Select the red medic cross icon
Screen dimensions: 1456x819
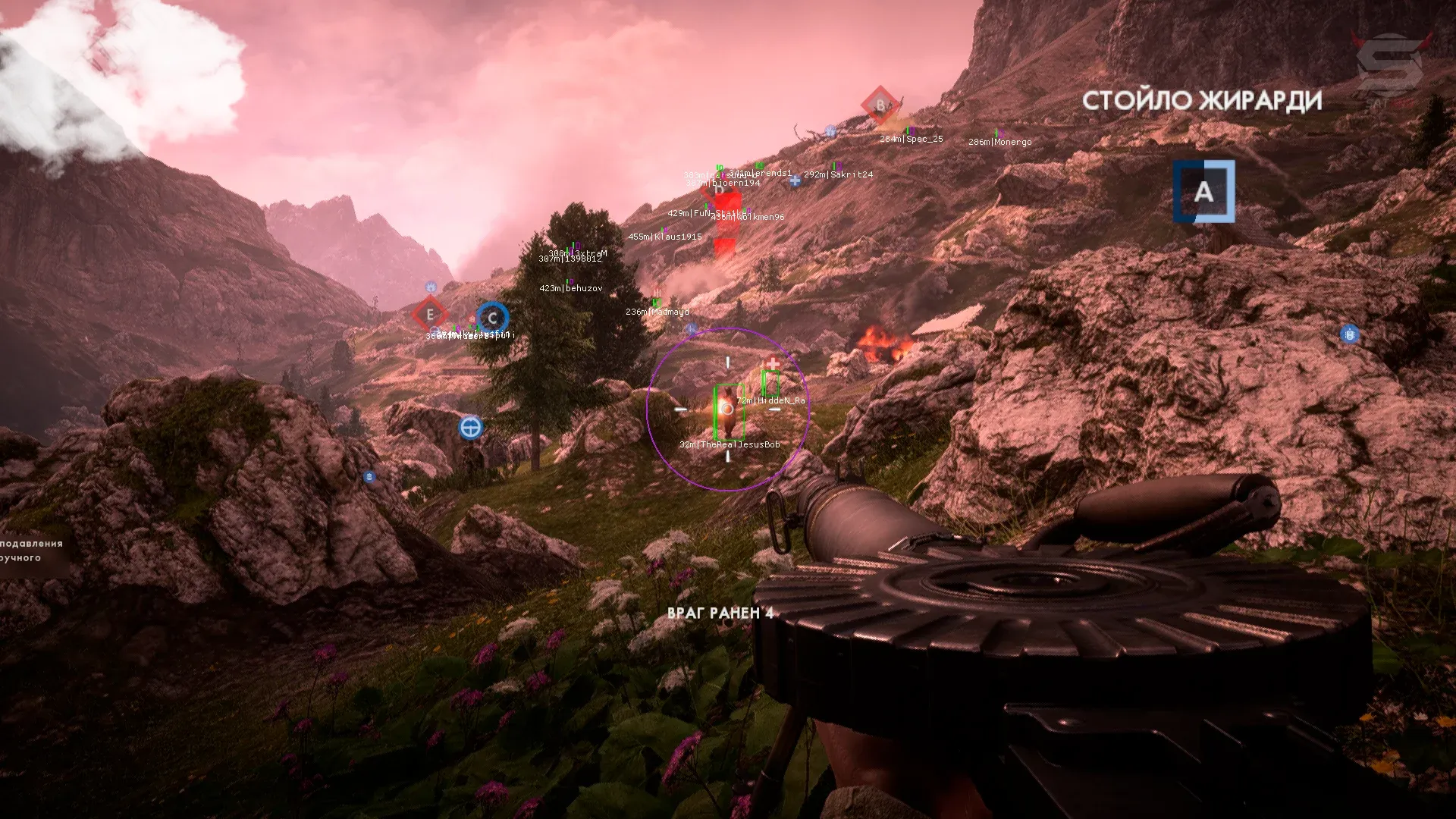(773, 363)
